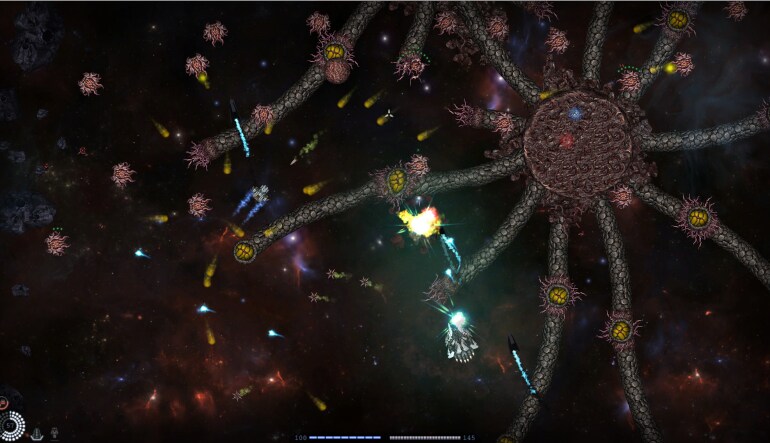Select the dim narrow ship icon
This screenshot has width=770, height=443.
pyautogui.click(x=54, y=433)
